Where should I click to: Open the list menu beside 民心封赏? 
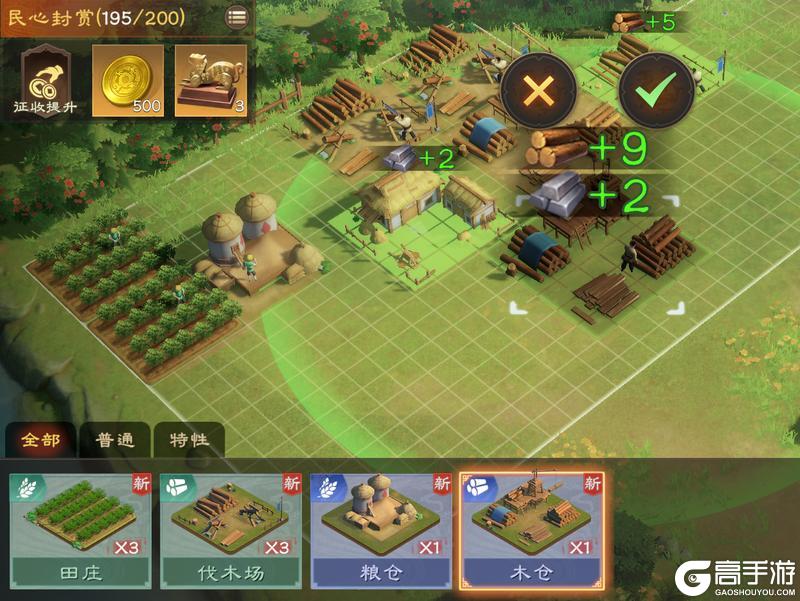click(237, 16)
